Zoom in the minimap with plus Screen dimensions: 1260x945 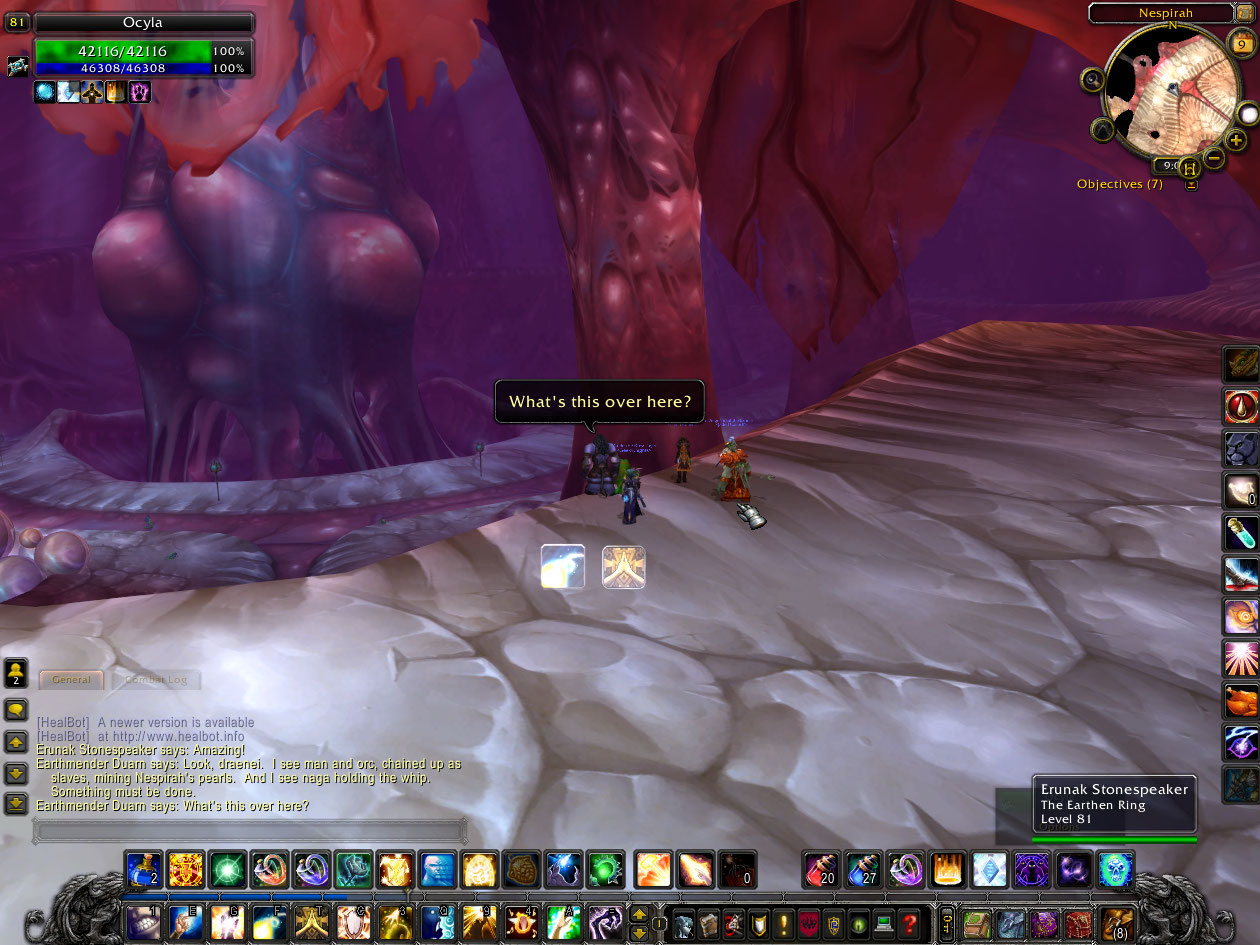point(1237,141)
